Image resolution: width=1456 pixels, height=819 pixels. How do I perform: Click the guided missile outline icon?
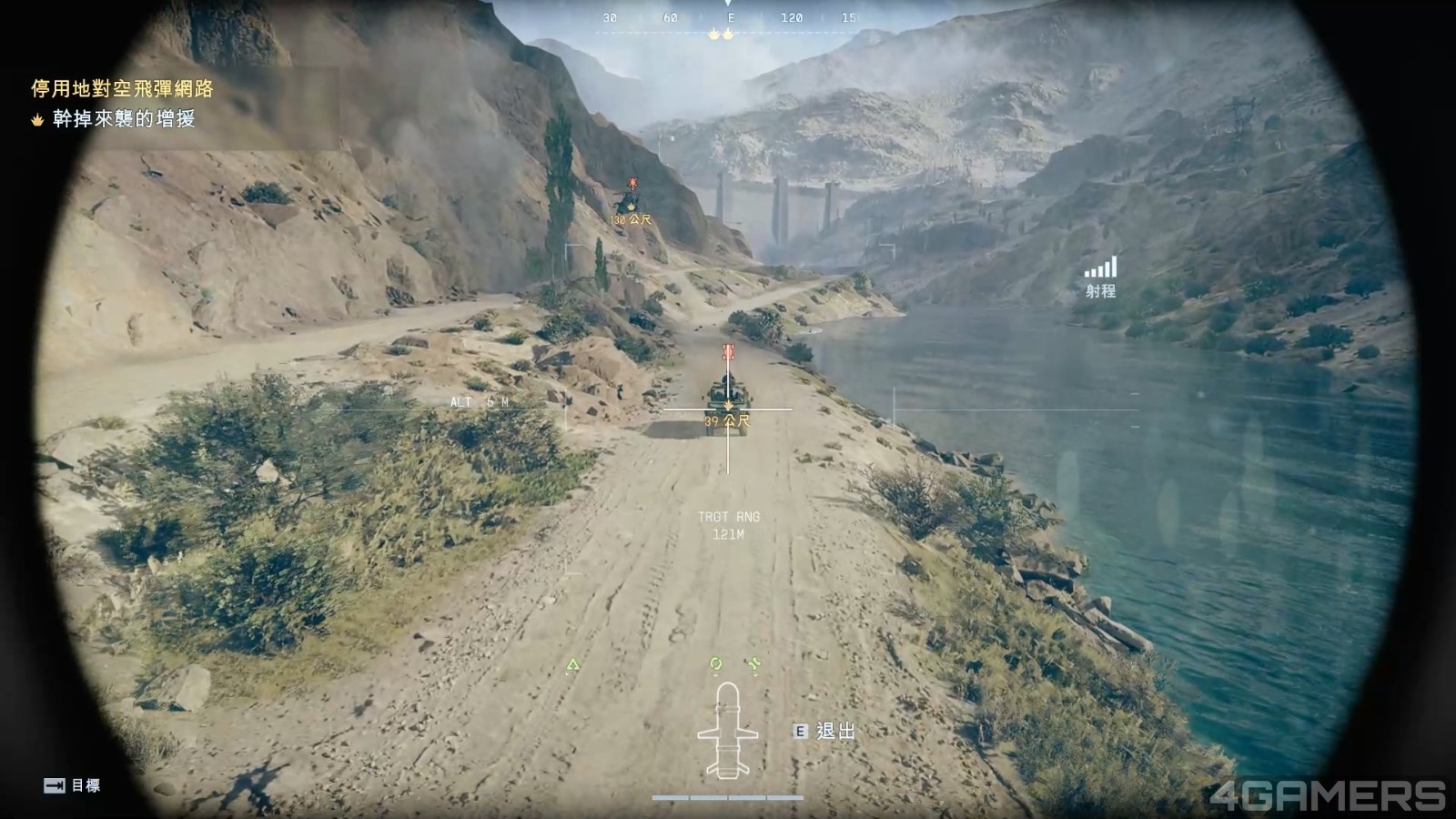pyautogui.click(x=727, y=731)
